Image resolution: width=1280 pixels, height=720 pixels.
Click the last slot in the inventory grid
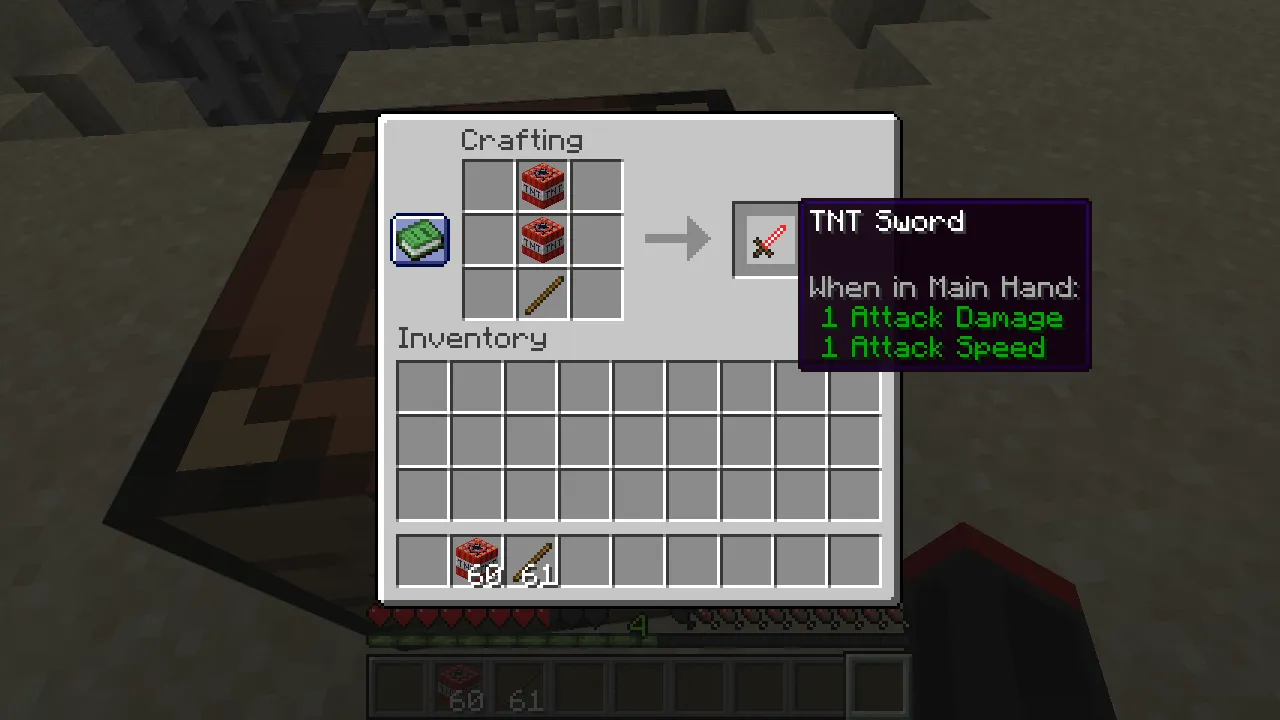click(x=853, y=495)
